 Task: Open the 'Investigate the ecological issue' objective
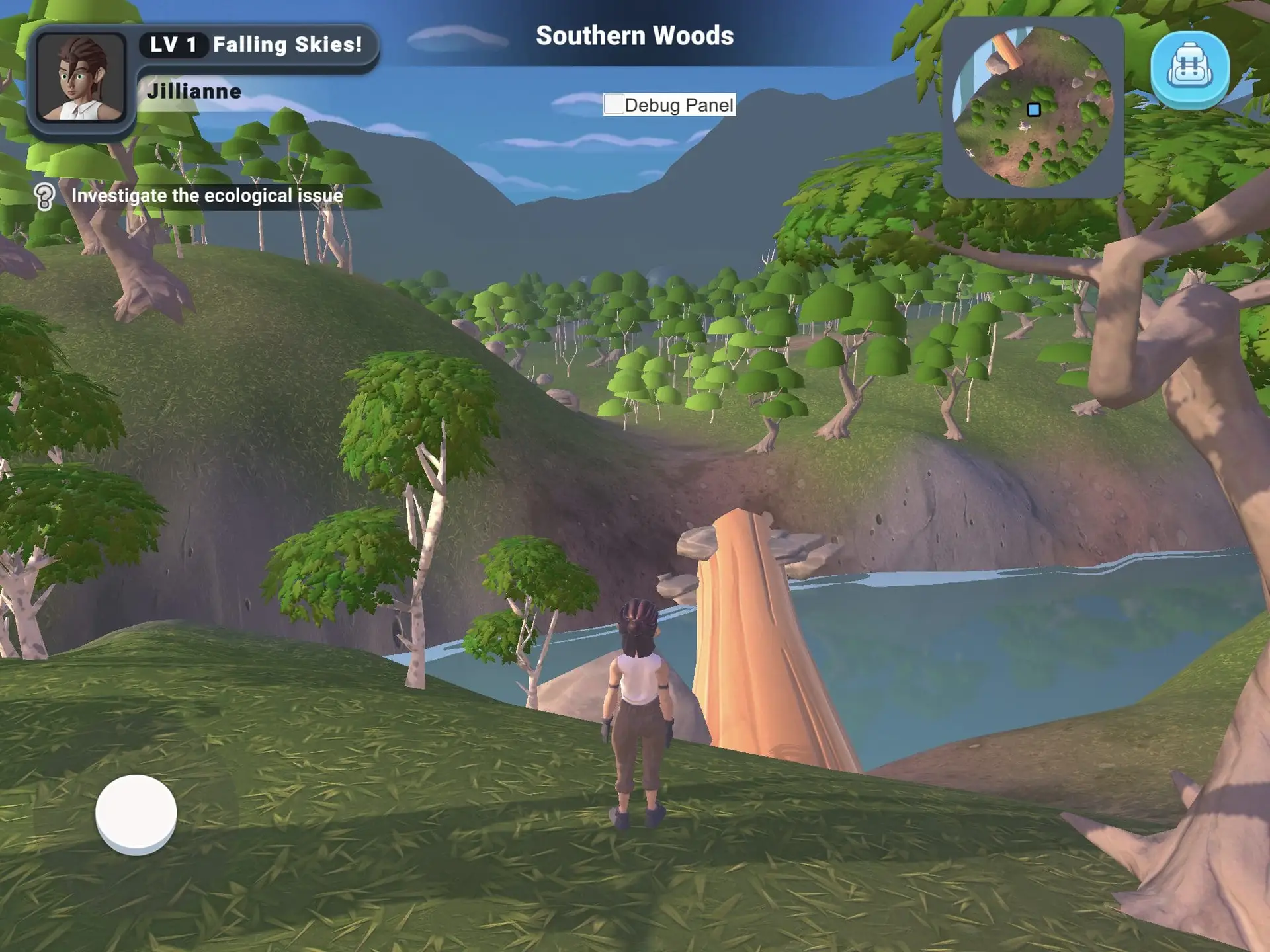207,196
